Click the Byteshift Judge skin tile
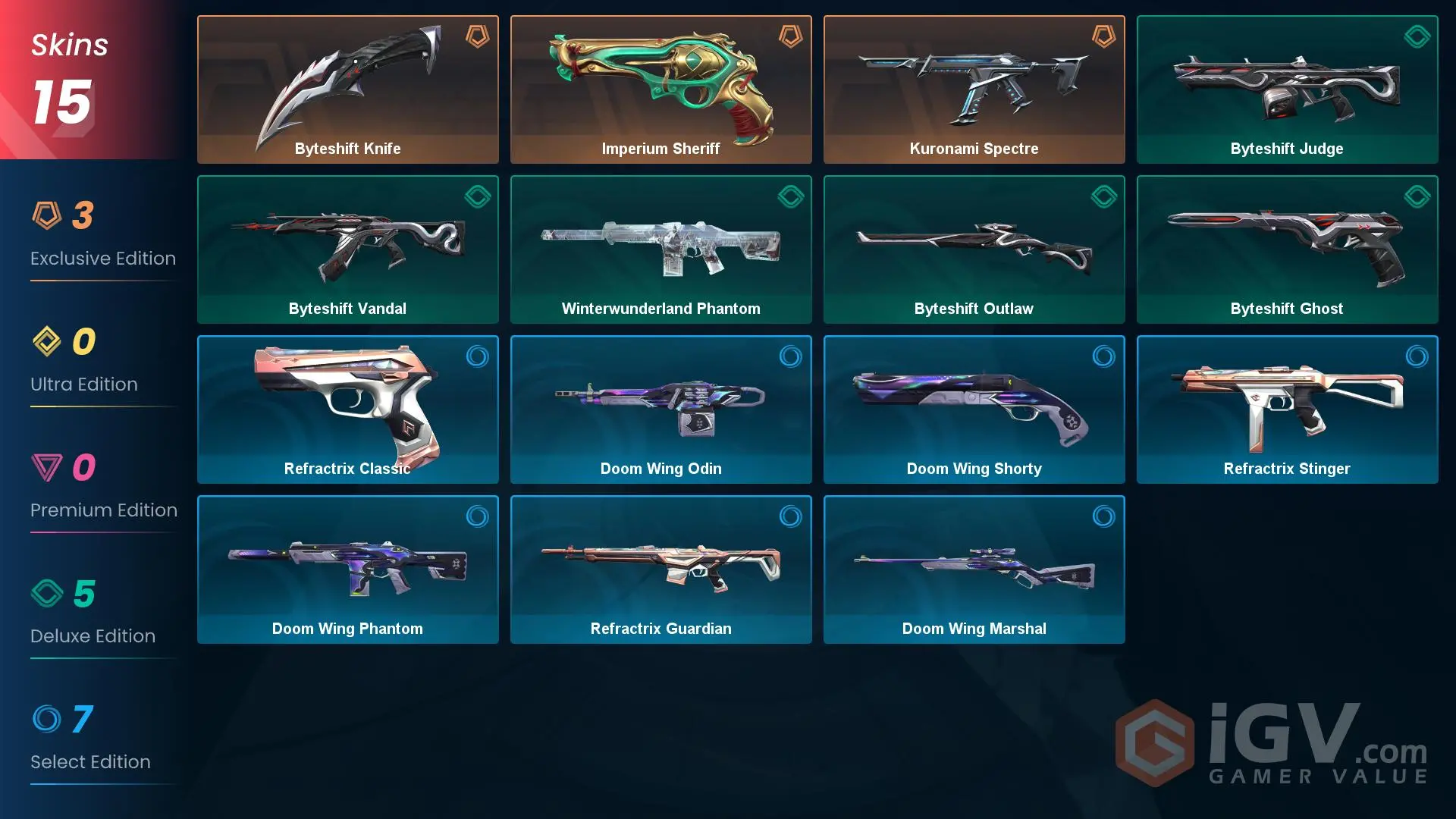The height and width of the screenshot is (819, 1456). [1287, 89]
